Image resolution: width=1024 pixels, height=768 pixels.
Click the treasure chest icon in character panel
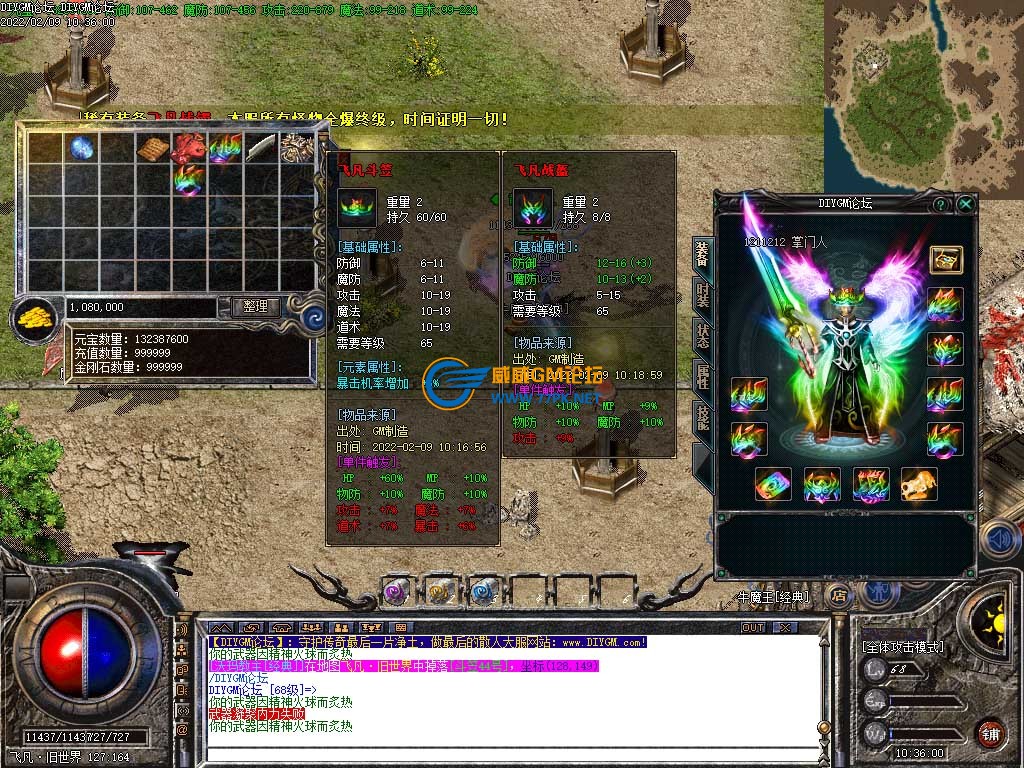tap(945, 260)
